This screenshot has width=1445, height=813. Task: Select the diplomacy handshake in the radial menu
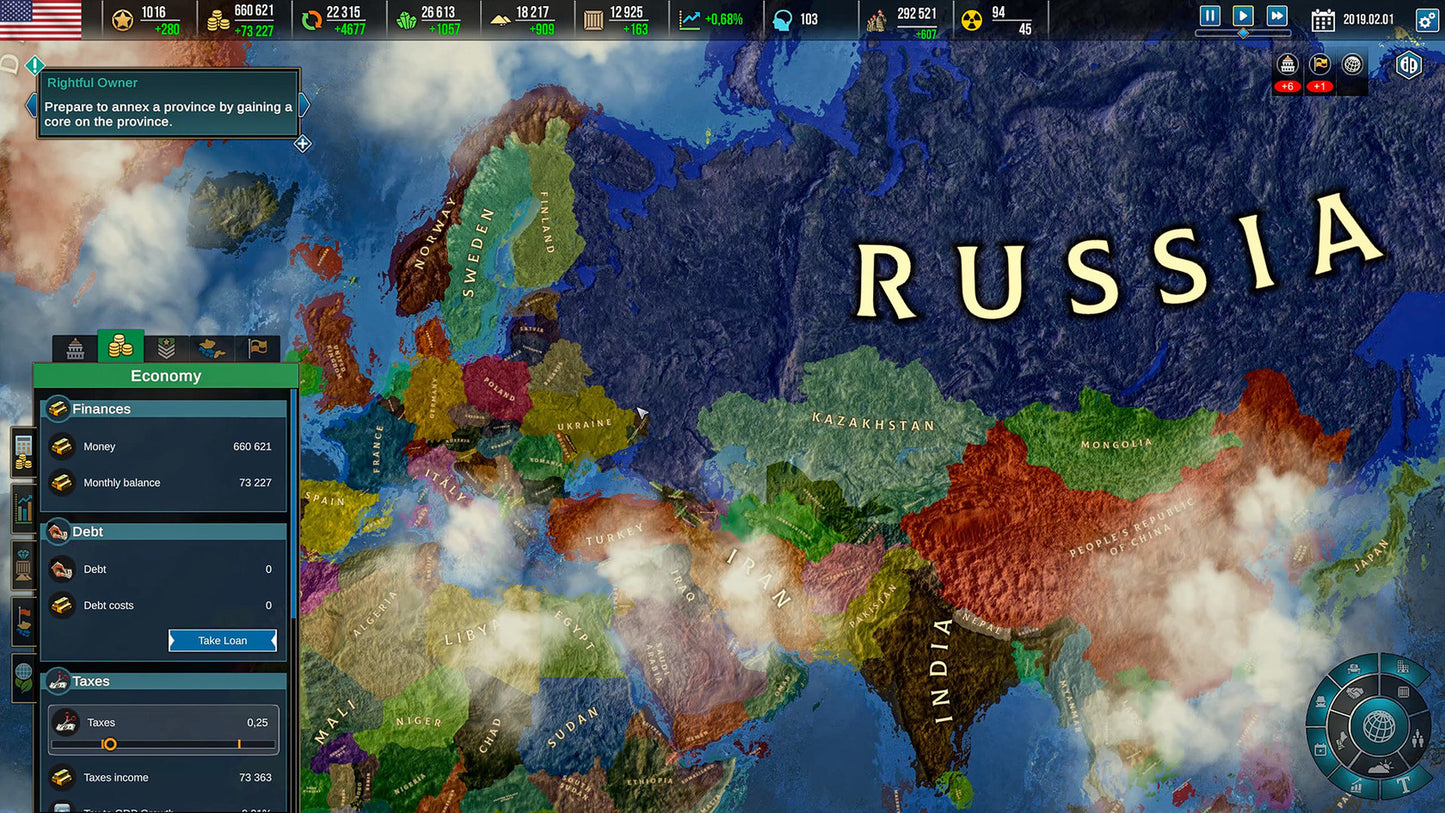coord(1354,692)
